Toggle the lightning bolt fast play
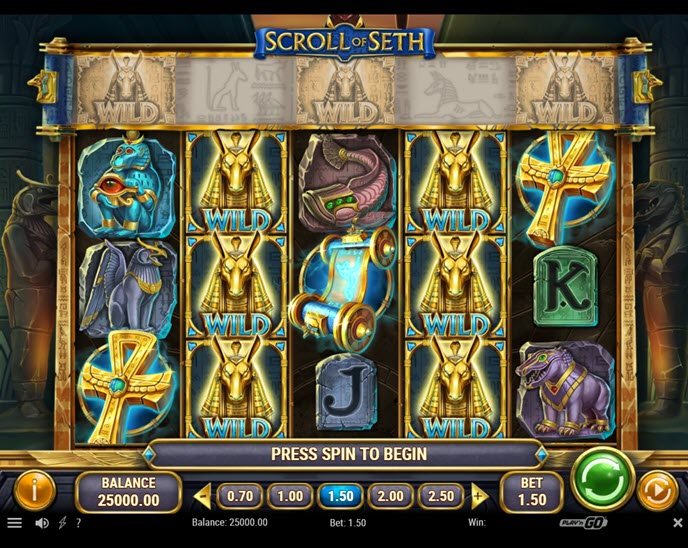The height and width of the screenshot is (548, 688). [62, 522]
